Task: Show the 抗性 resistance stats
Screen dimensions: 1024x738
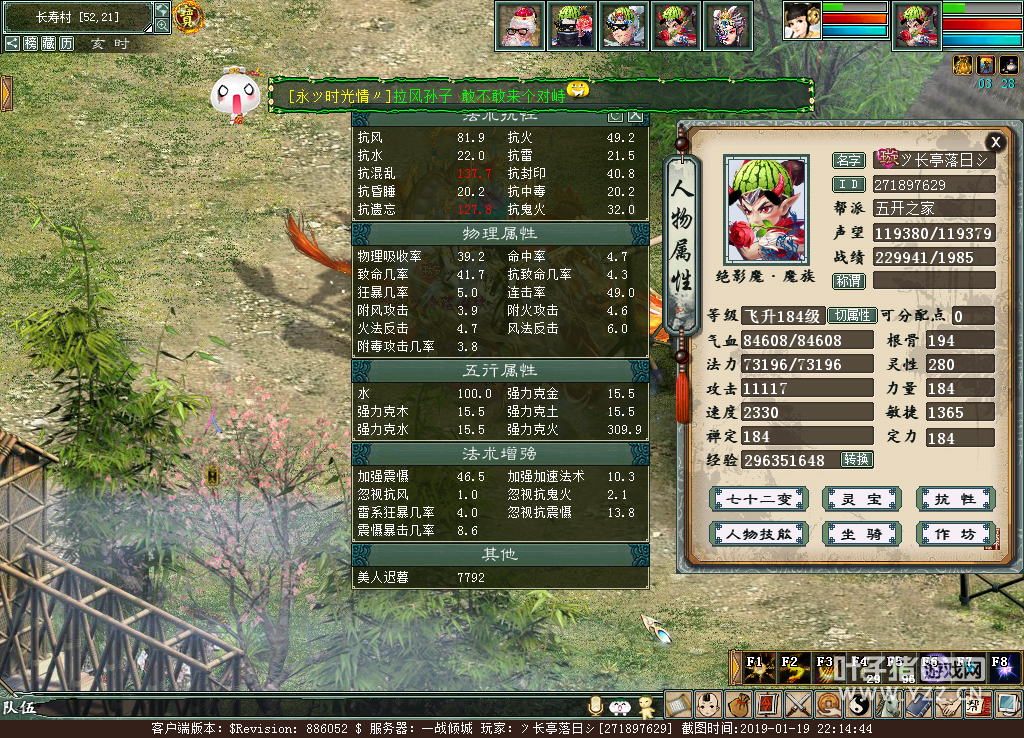Action: [955, 499]
